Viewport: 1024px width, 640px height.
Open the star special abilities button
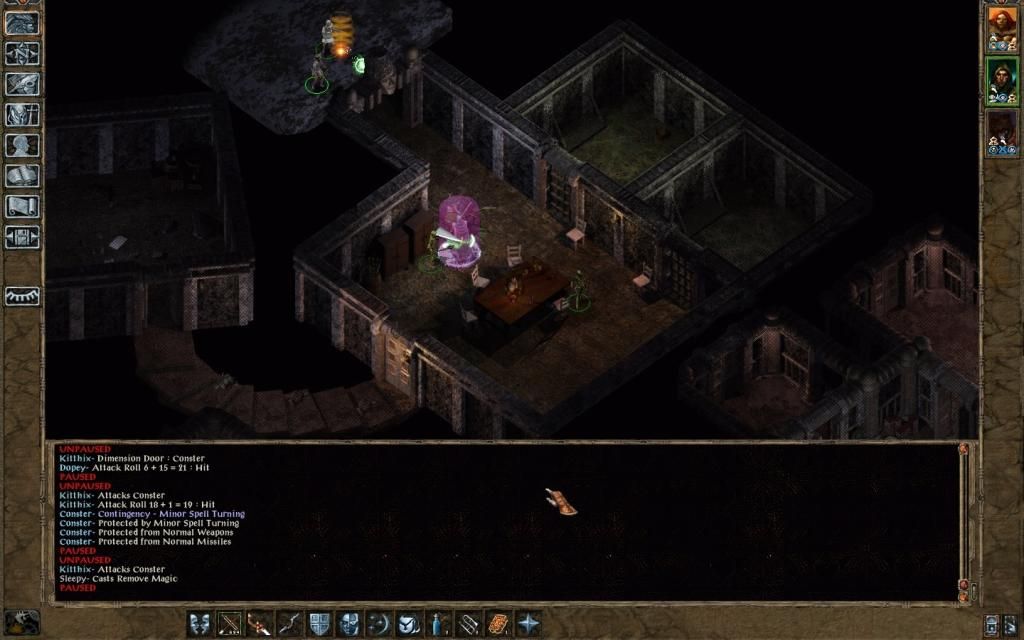527,624
